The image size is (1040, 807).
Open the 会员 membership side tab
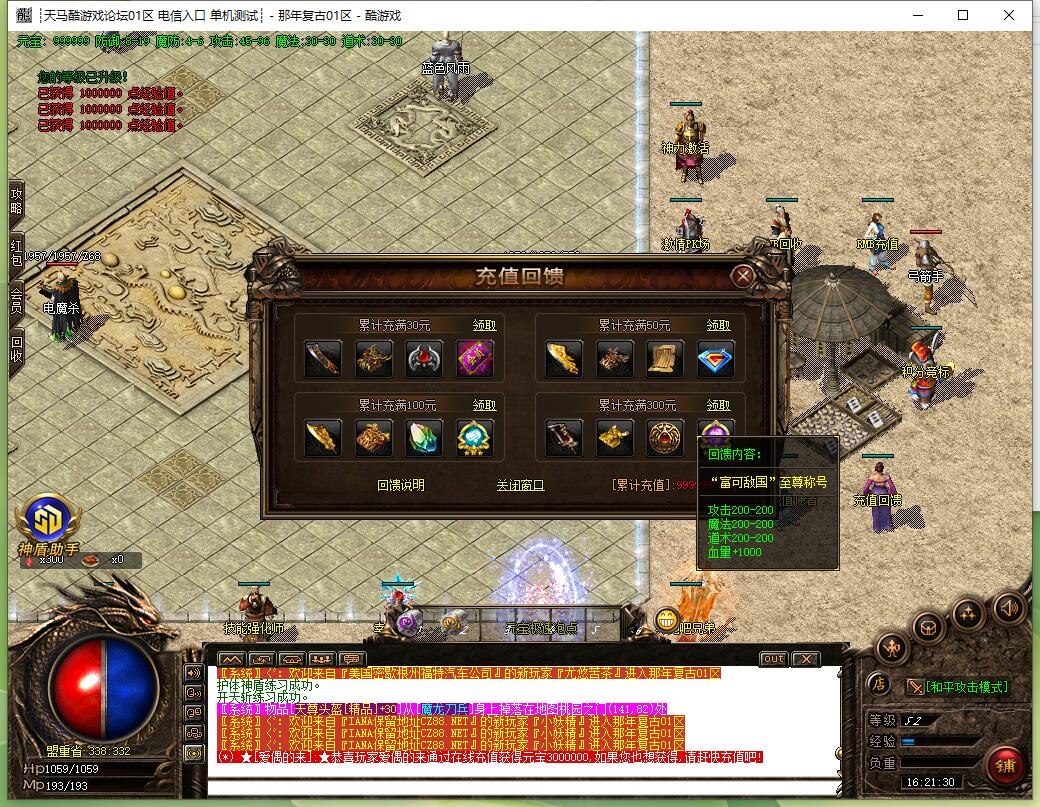click(16, 300)
